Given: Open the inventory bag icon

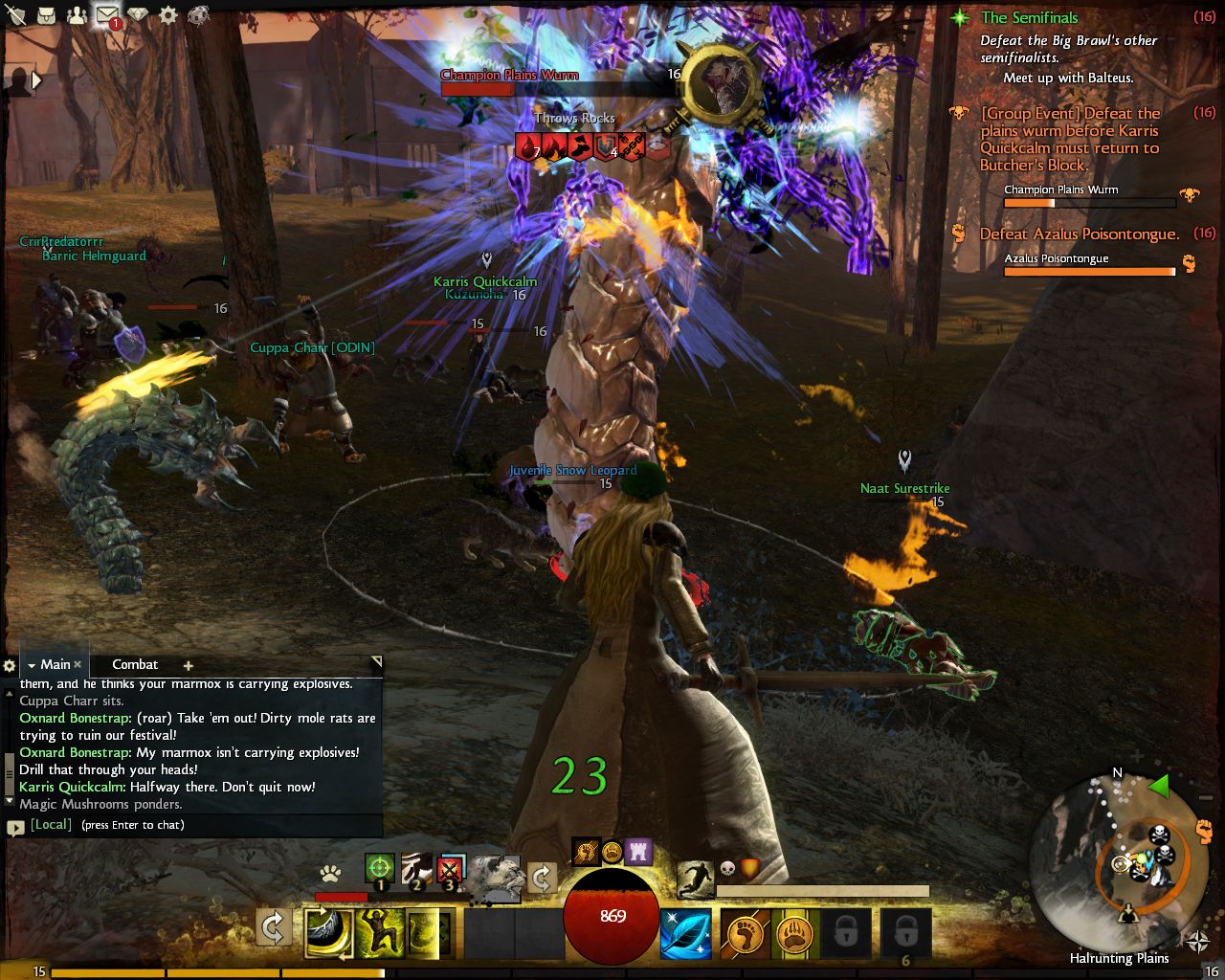Looking at the screenshot, I should coord(47,16).
